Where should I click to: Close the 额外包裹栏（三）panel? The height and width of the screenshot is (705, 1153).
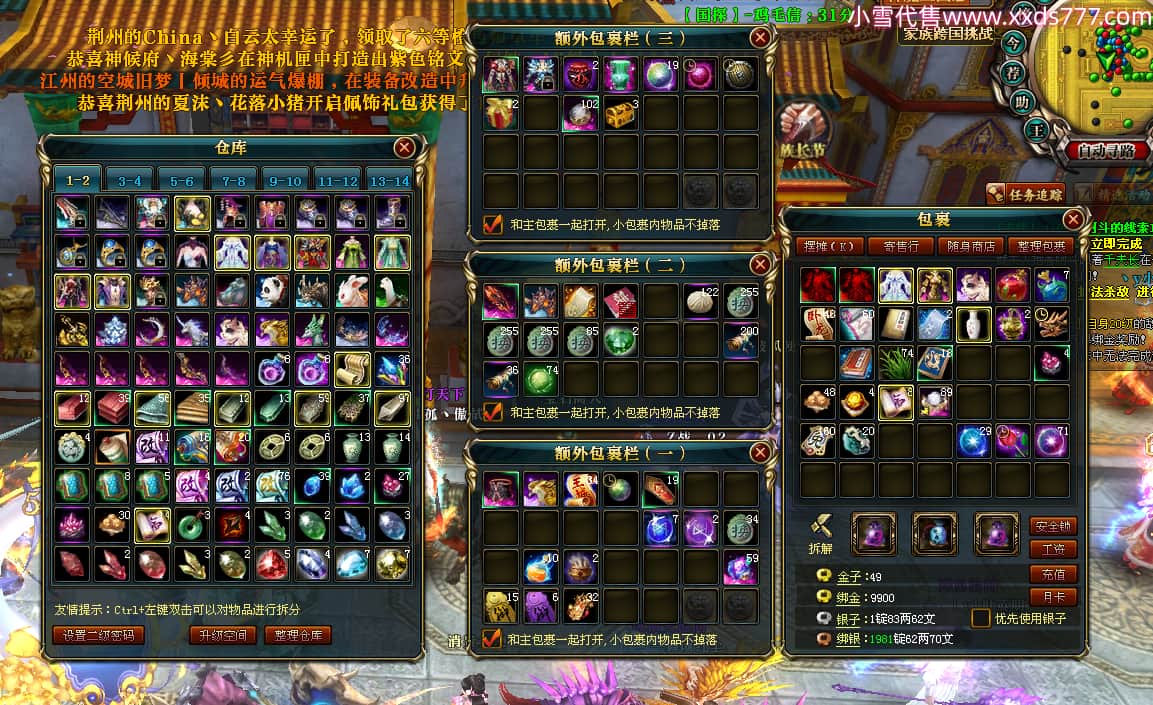(760, 38)
